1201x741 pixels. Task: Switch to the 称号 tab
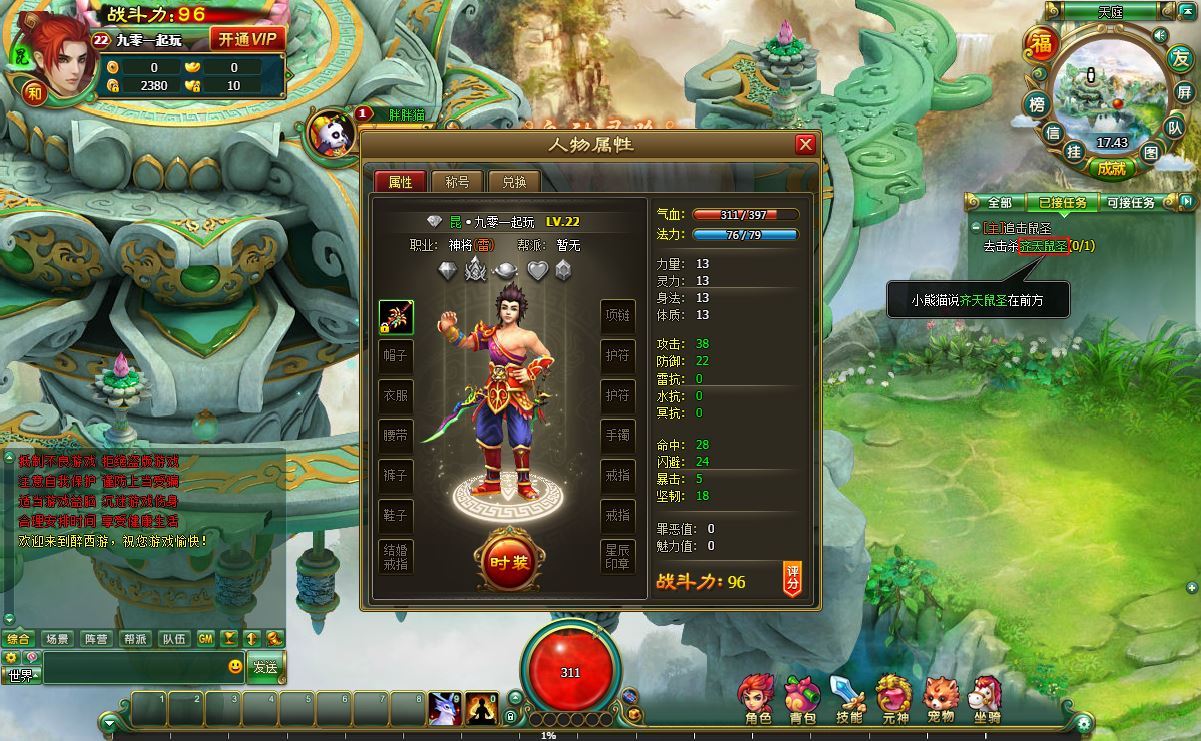[457, 182]
